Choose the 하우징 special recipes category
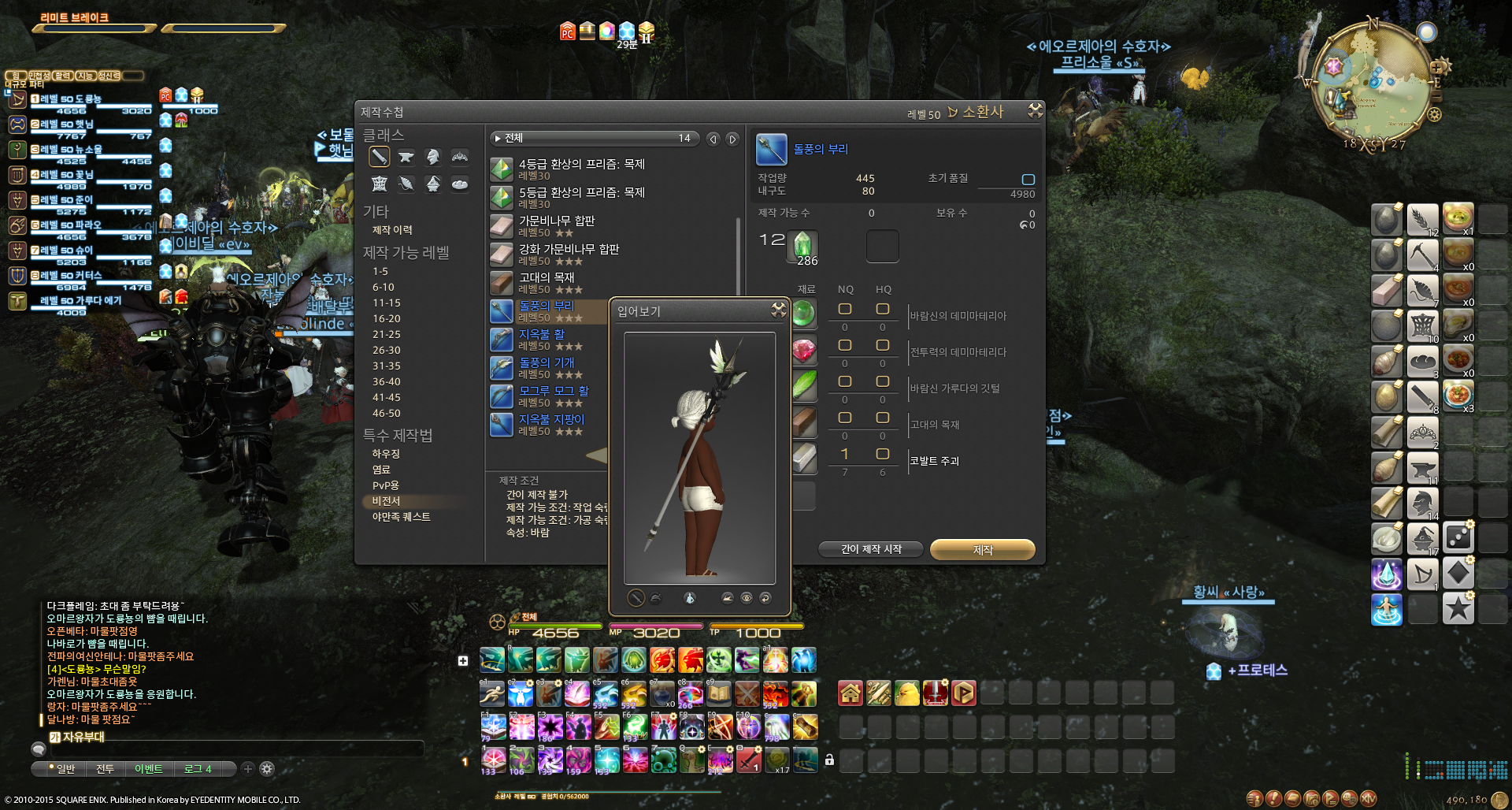This screenshot has width=1512, height=810. coord(386,454)
